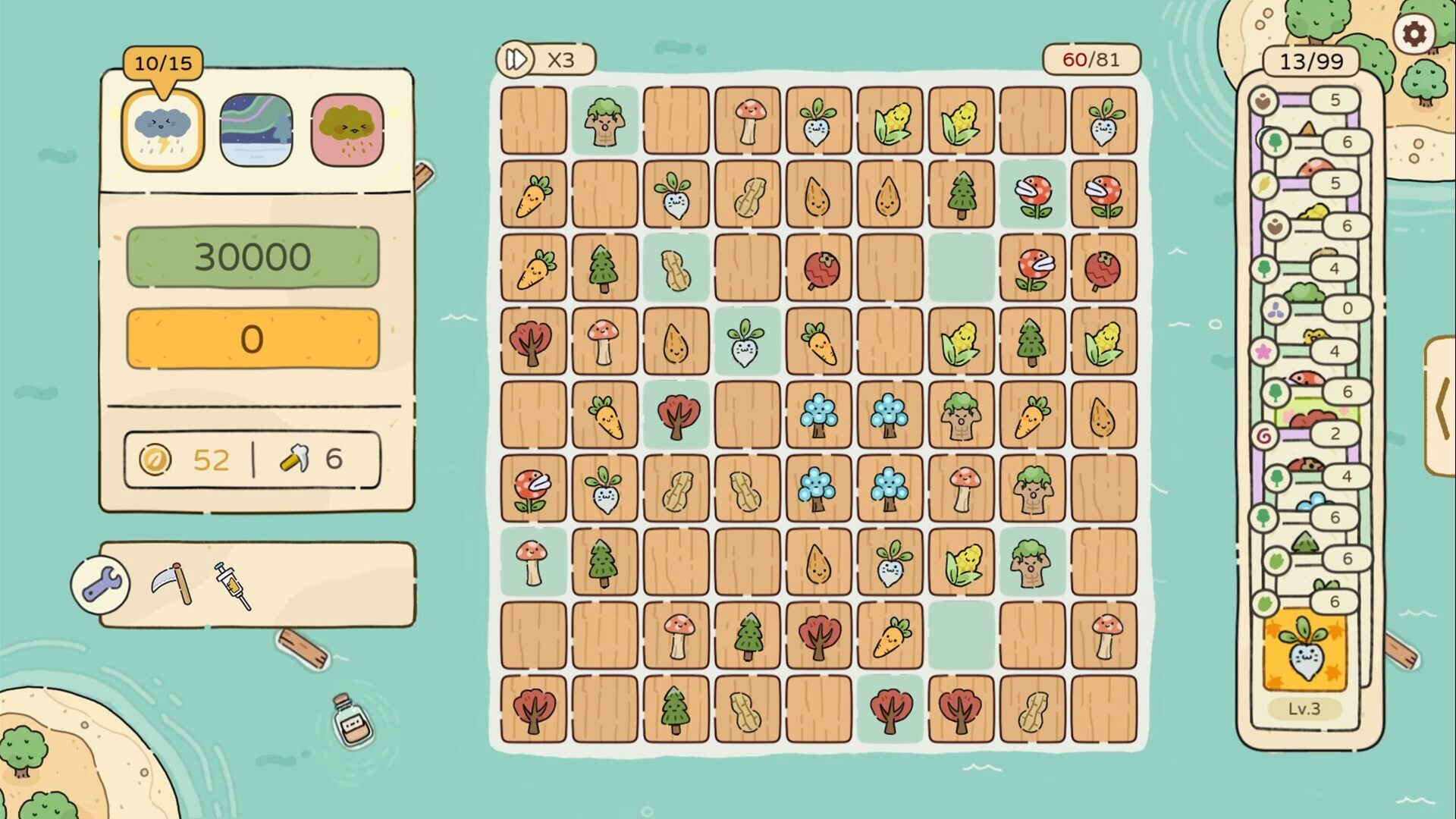The width and height of the screenshot is (1456, 819).
Task: Open settings with the gear icon
Action: (x=1414, y=34)
